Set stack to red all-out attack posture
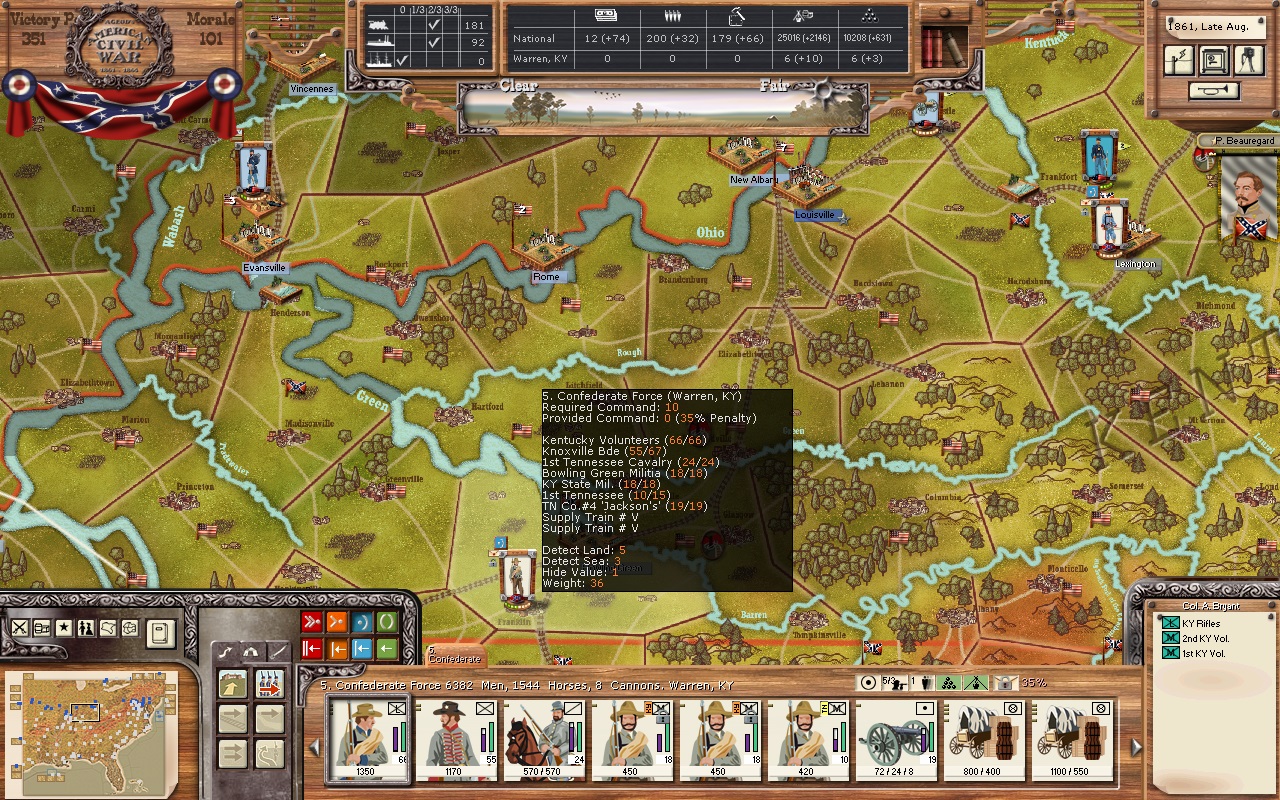 pyautogui.click(x=312, y=622)
